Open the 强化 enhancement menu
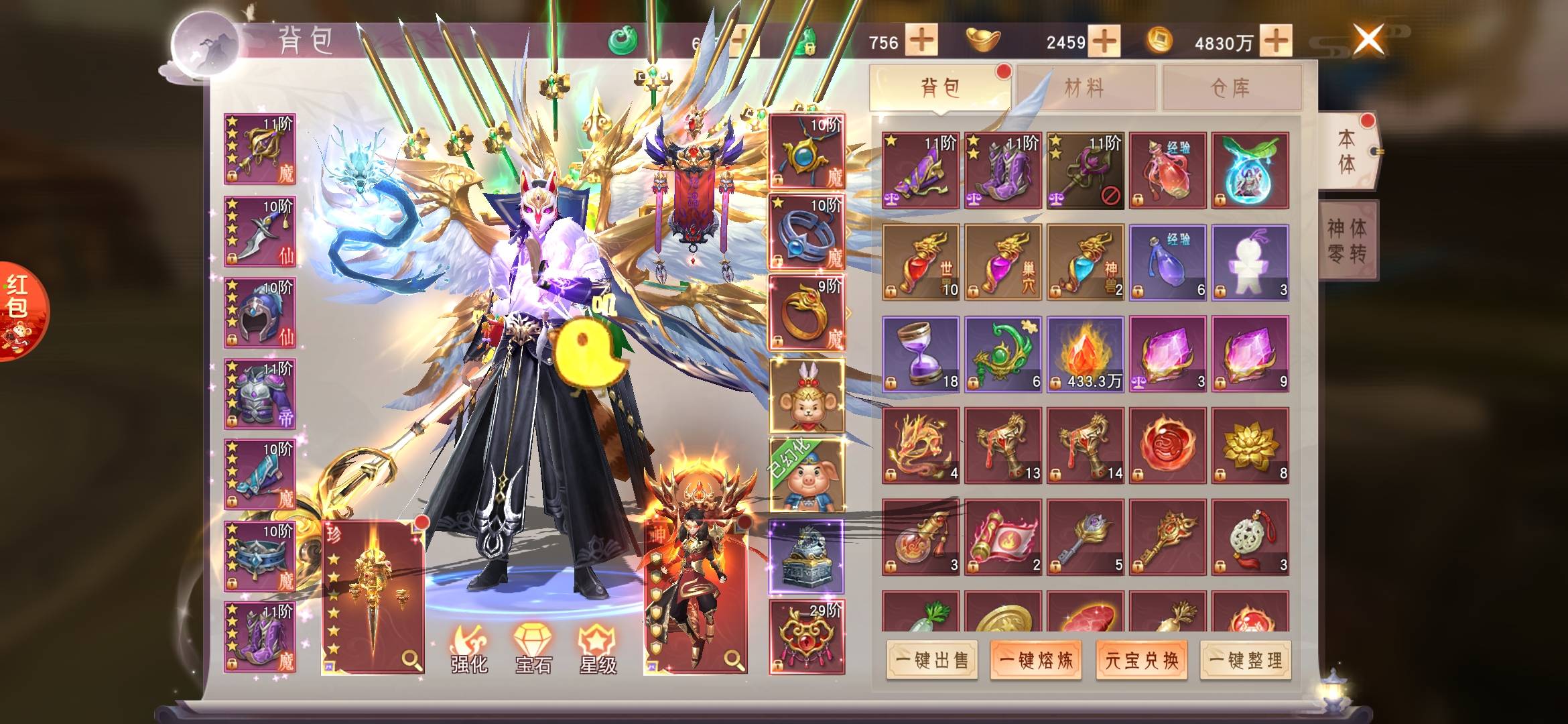This screenshot has width=1568, height=724. tap(469, 648)
